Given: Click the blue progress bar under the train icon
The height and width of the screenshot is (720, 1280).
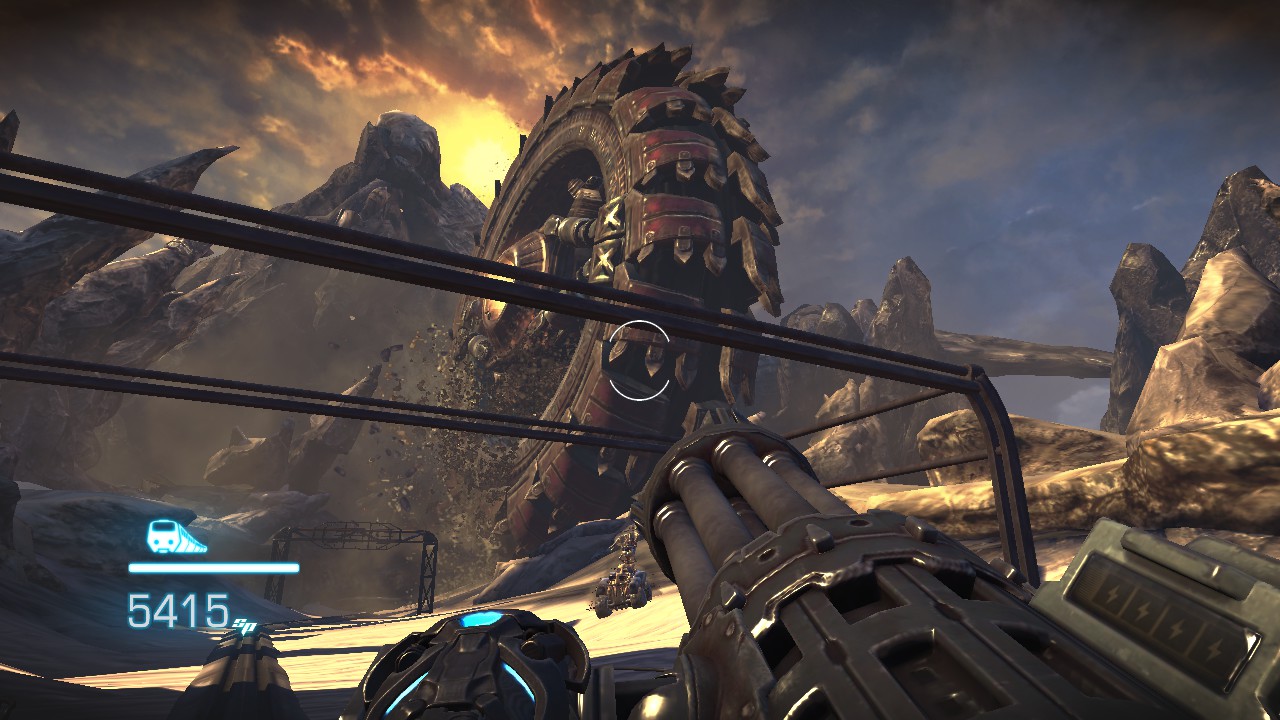Looking at the screenshot, I should coord(213,568).
